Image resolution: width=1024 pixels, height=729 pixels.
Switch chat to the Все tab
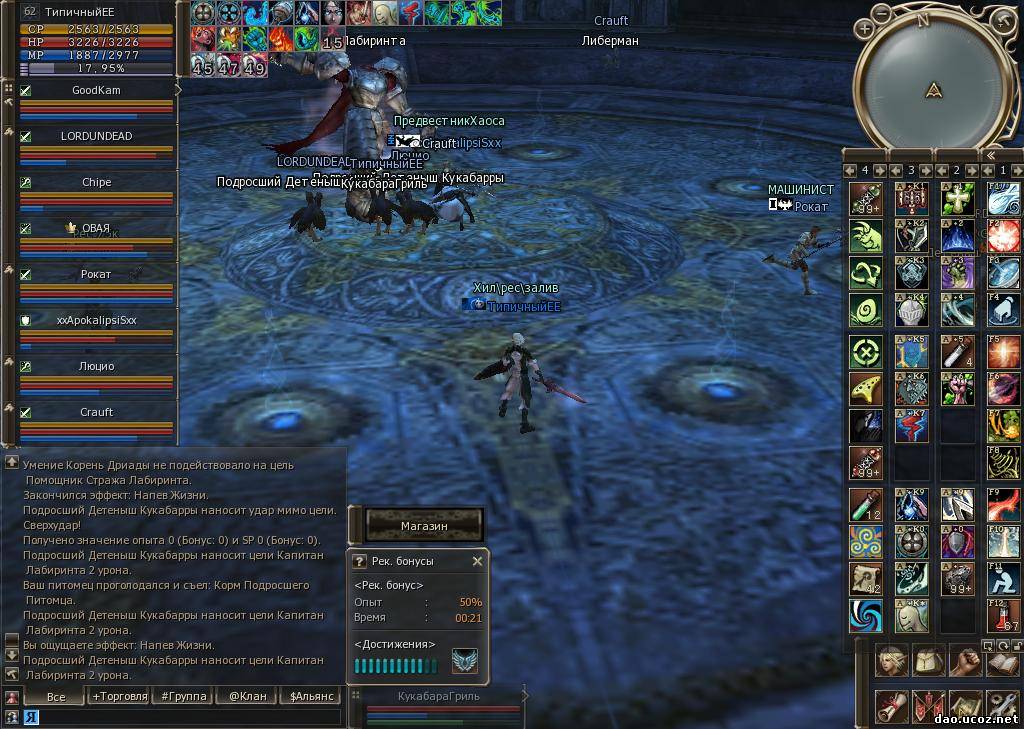56,696
